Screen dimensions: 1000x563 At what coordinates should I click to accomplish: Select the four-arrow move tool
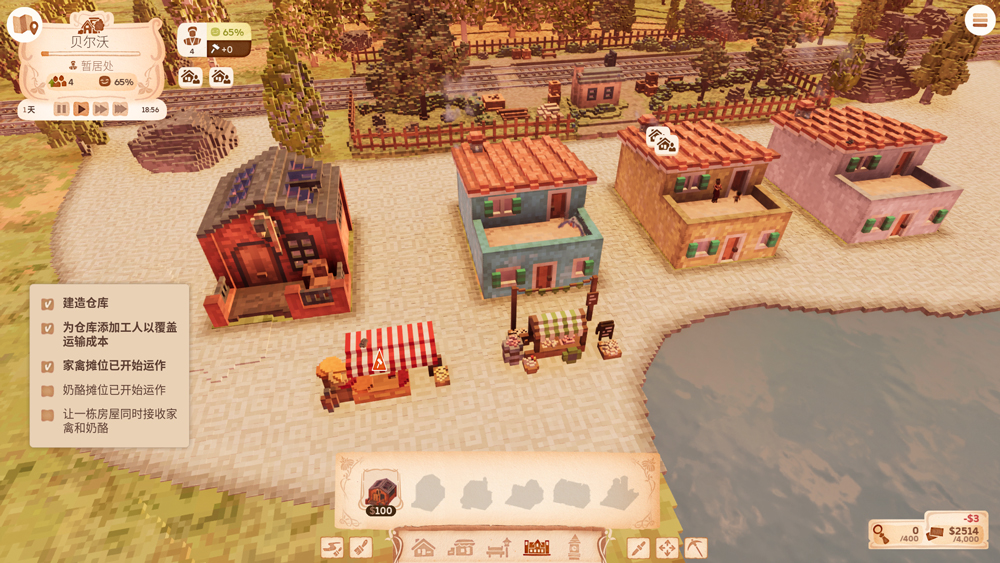click(666, 547)
